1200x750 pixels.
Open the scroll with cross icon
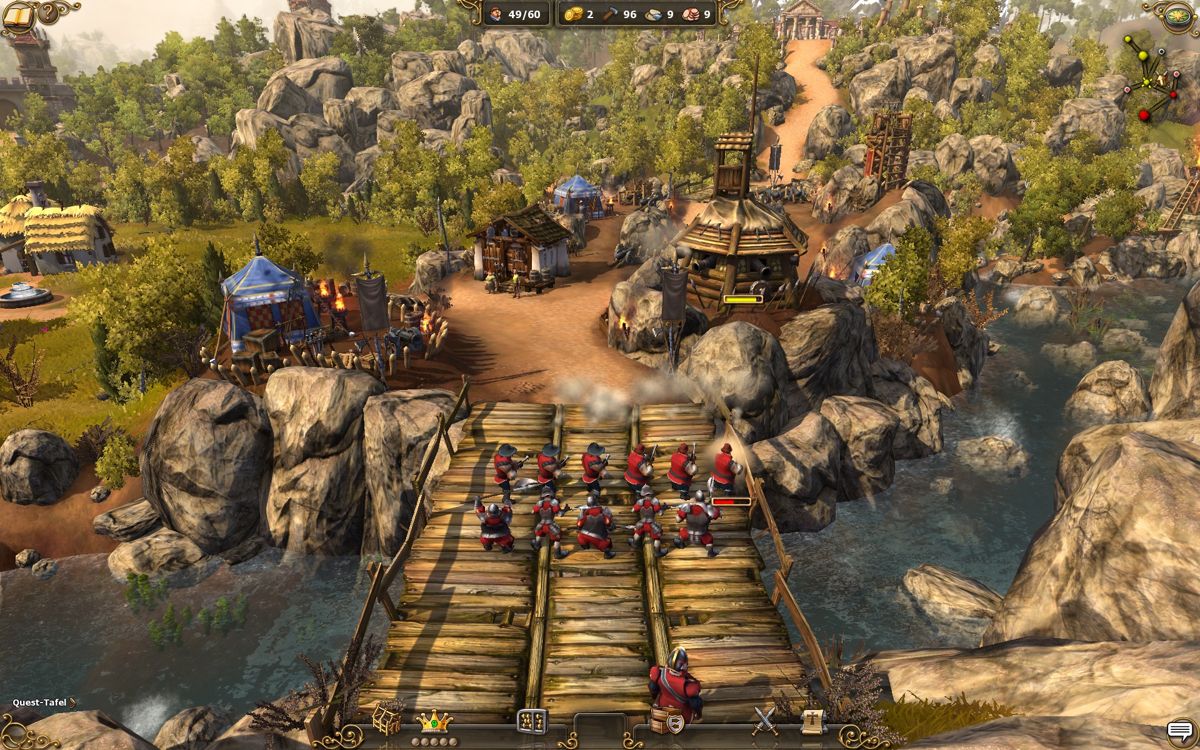pos(812,719)
